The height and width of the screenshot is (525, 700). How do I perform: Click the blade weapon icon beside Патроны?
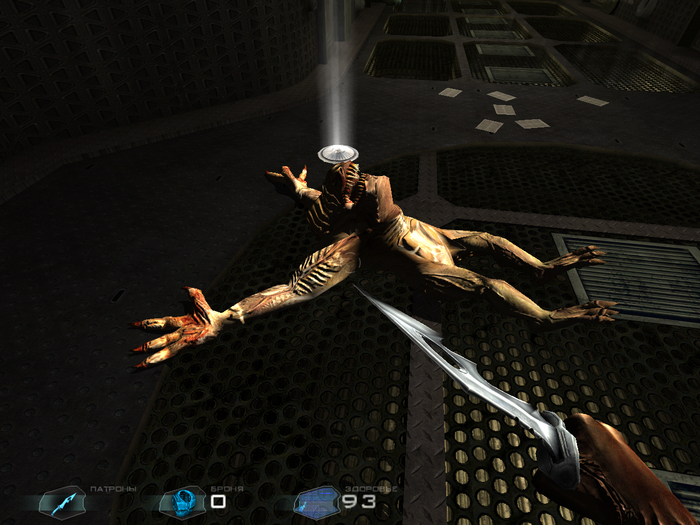[62, 500]
